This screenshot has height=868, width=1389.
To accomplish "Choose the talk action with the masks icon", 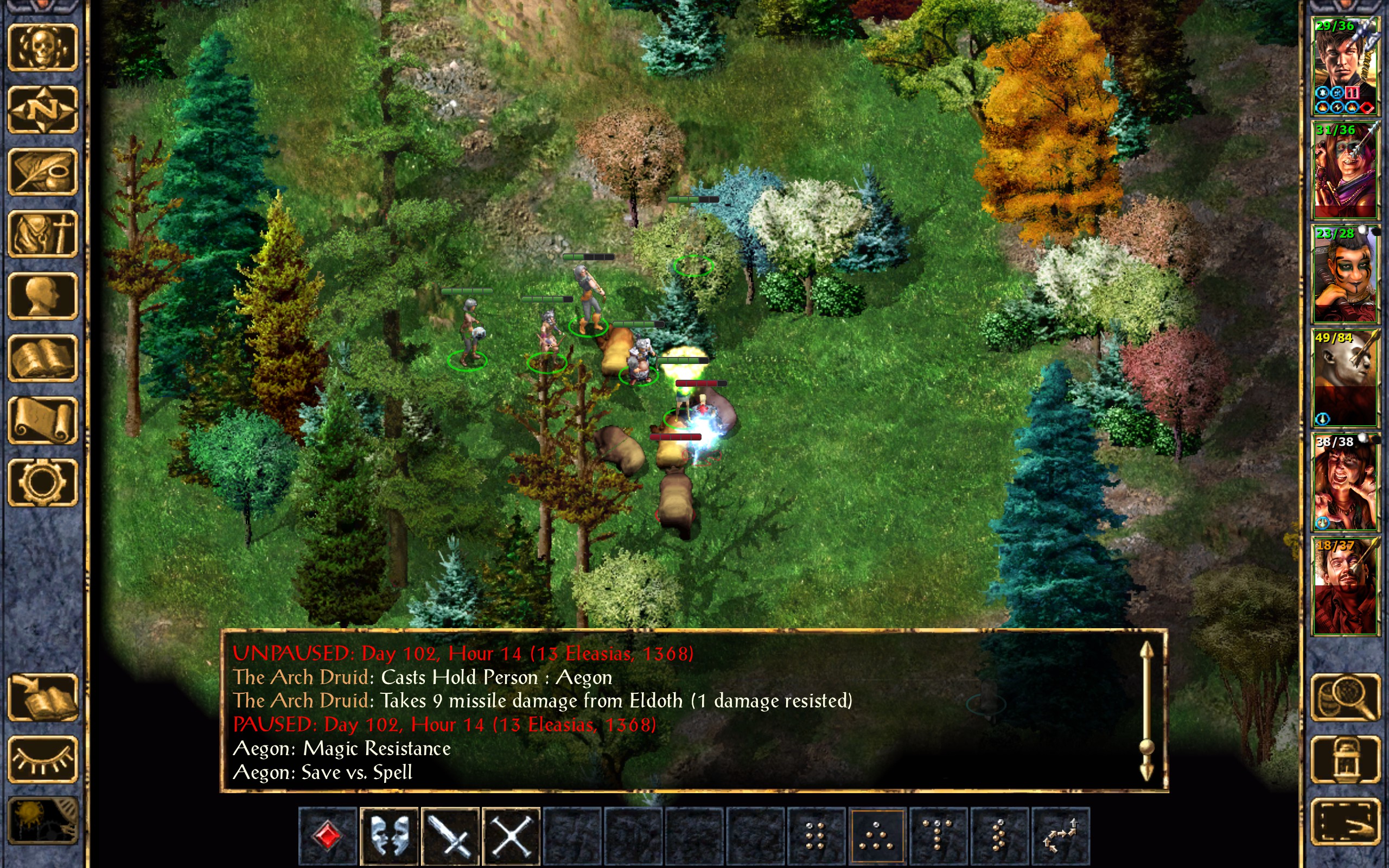I will (389, 835).
